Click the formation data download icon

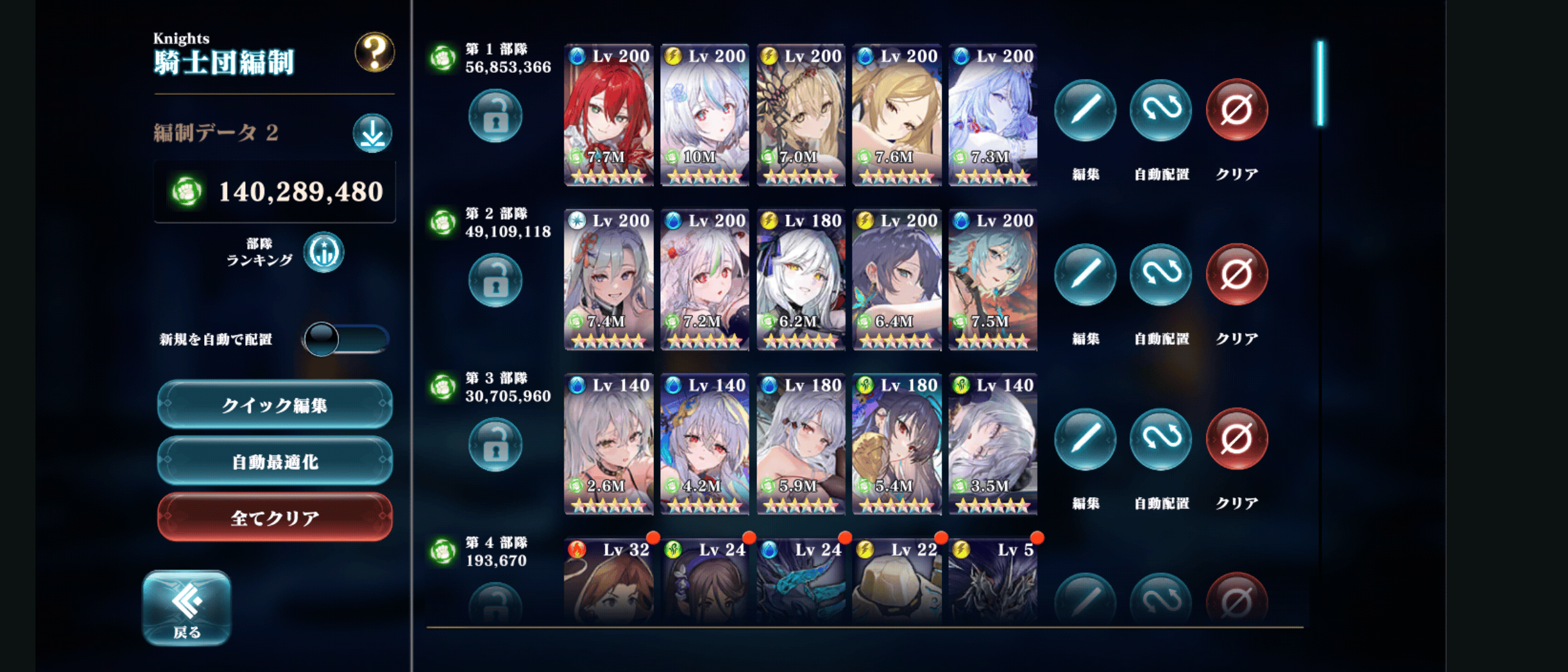pos(372,133)
